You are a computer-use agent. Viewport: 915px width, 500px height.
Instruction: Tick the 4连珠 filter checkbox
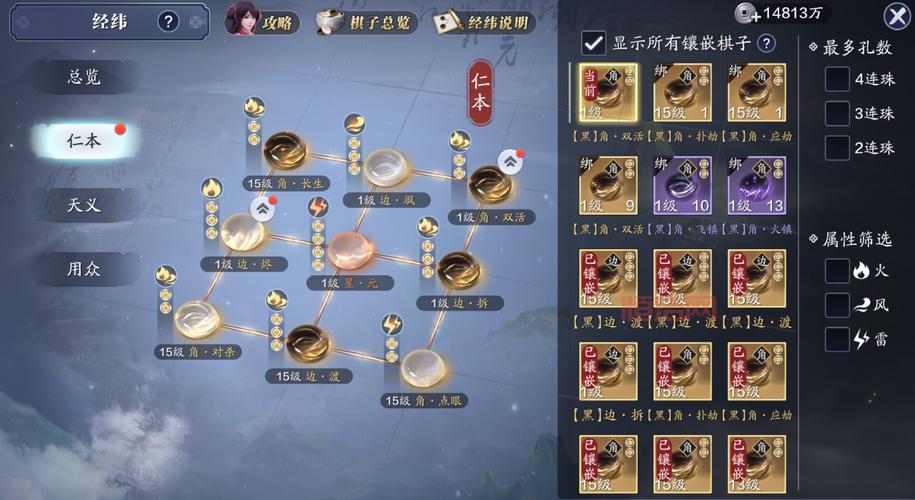(837, 80)
